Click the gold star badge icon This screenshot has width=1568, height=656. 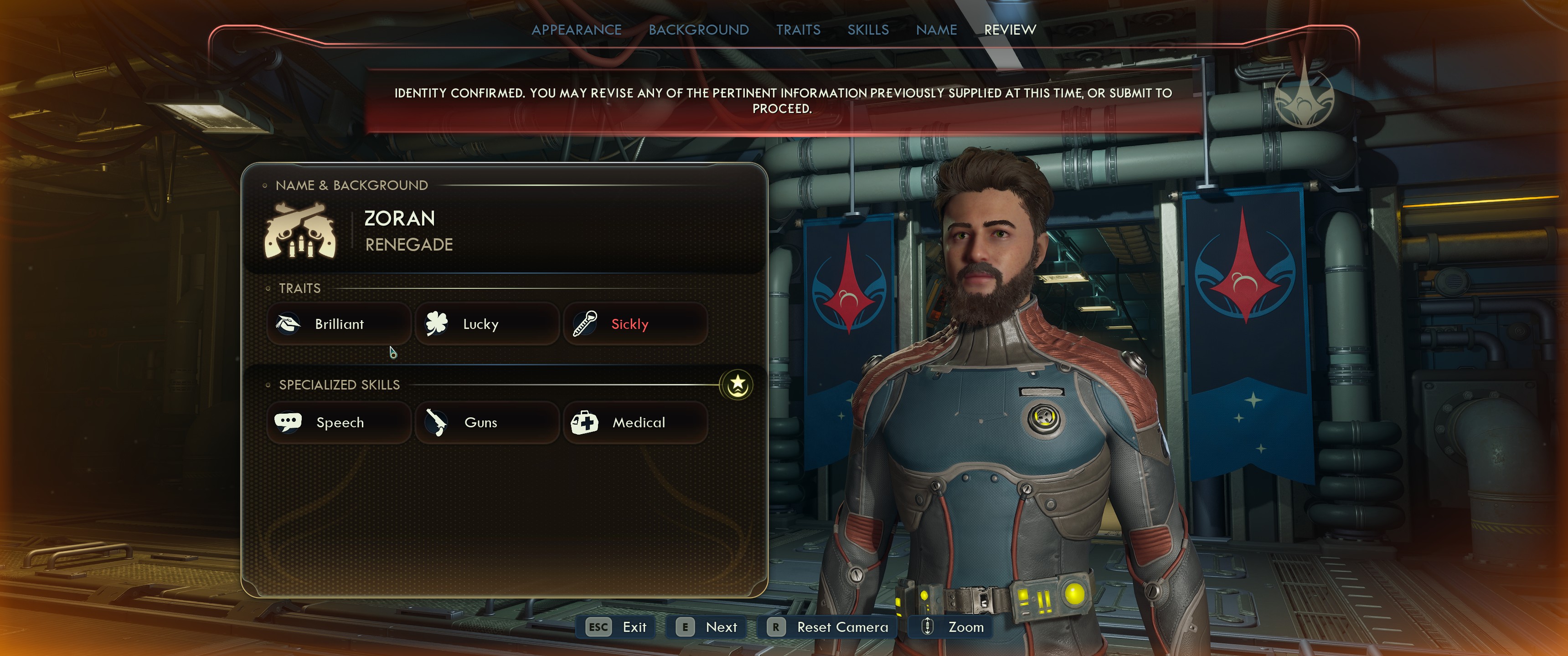pyautogui.click(x=737, y=384)
